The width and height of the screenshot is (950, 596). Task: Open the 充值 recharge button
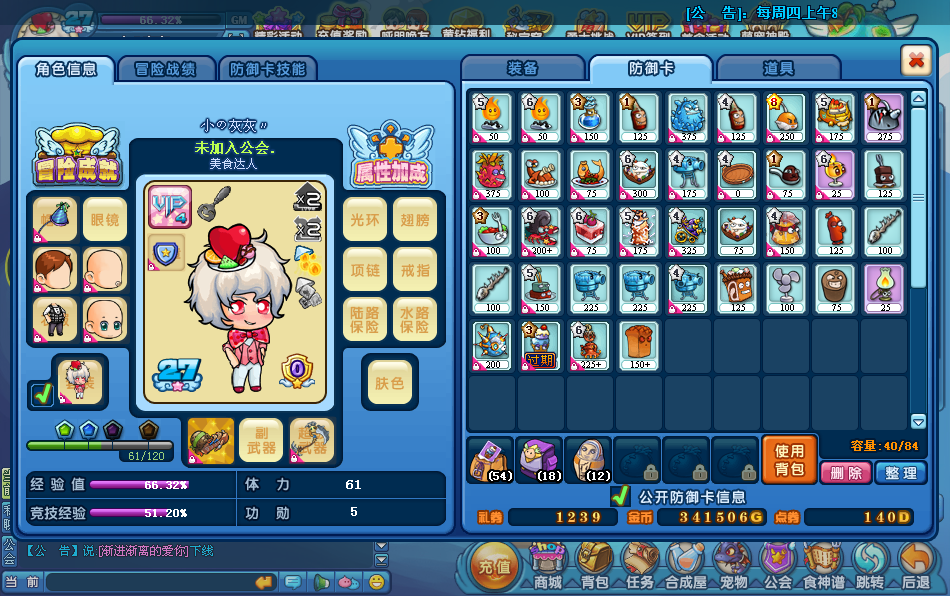tap(494, 565)
